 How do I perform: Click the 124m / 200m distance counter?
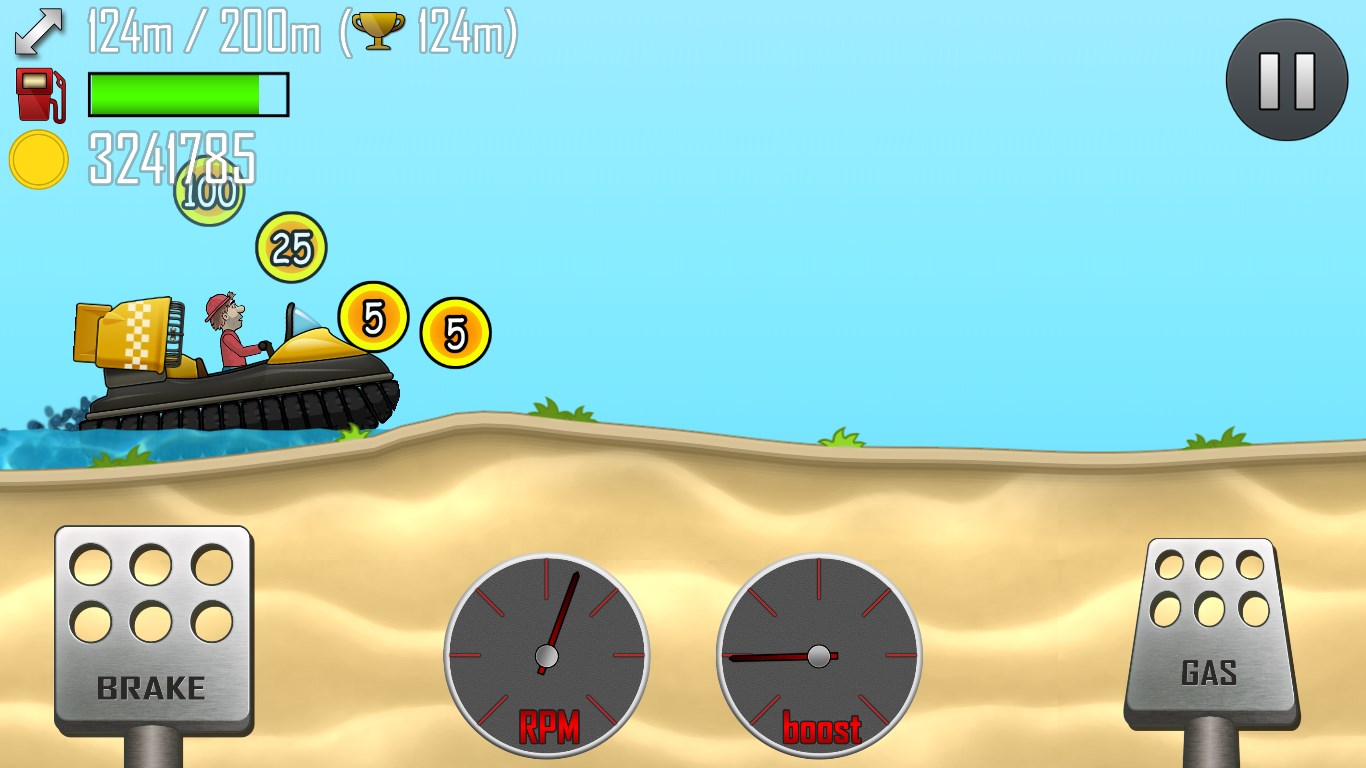(200, 30)
